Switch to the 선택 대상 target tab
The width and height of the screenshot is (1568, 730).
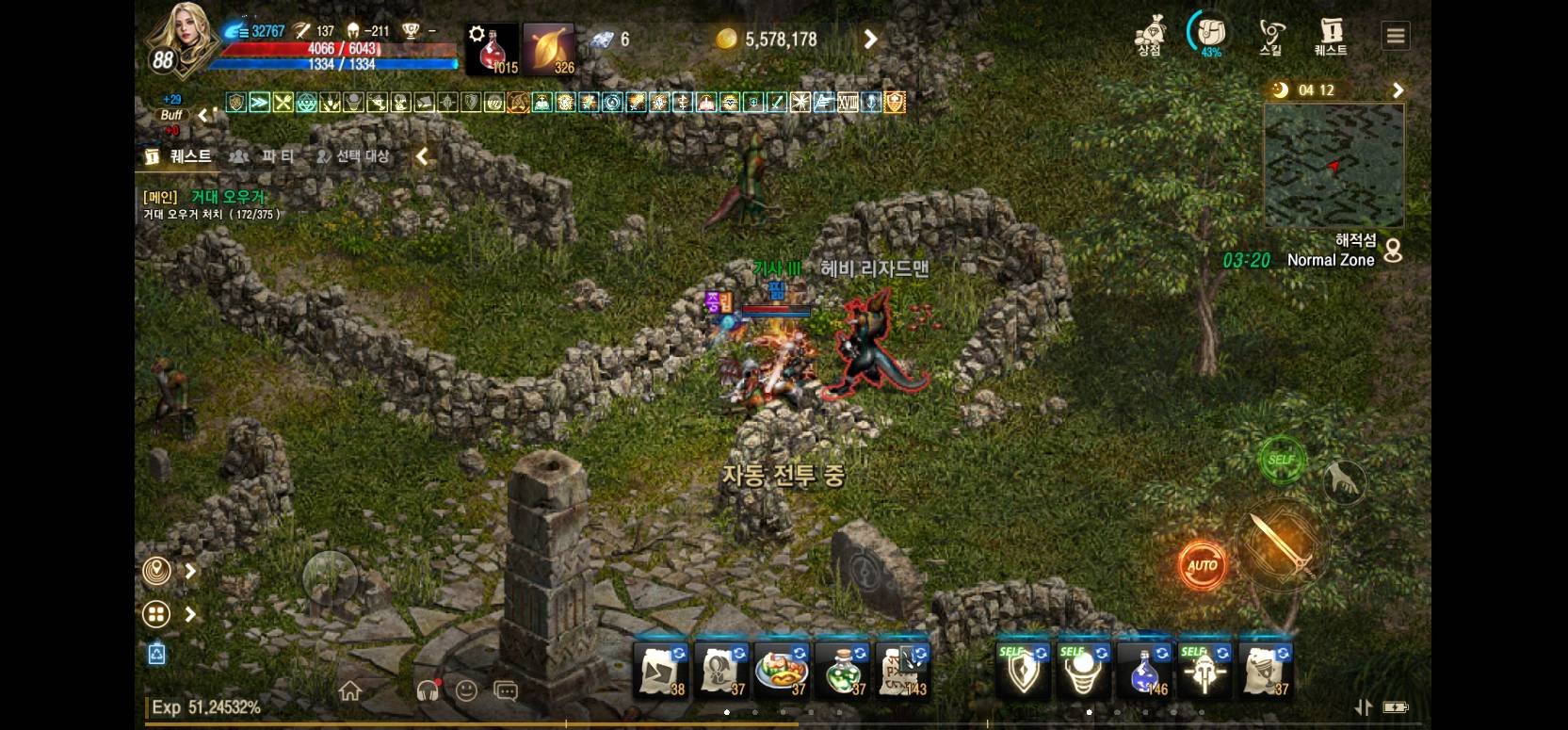pyautogui.click(x=353, y=156)
